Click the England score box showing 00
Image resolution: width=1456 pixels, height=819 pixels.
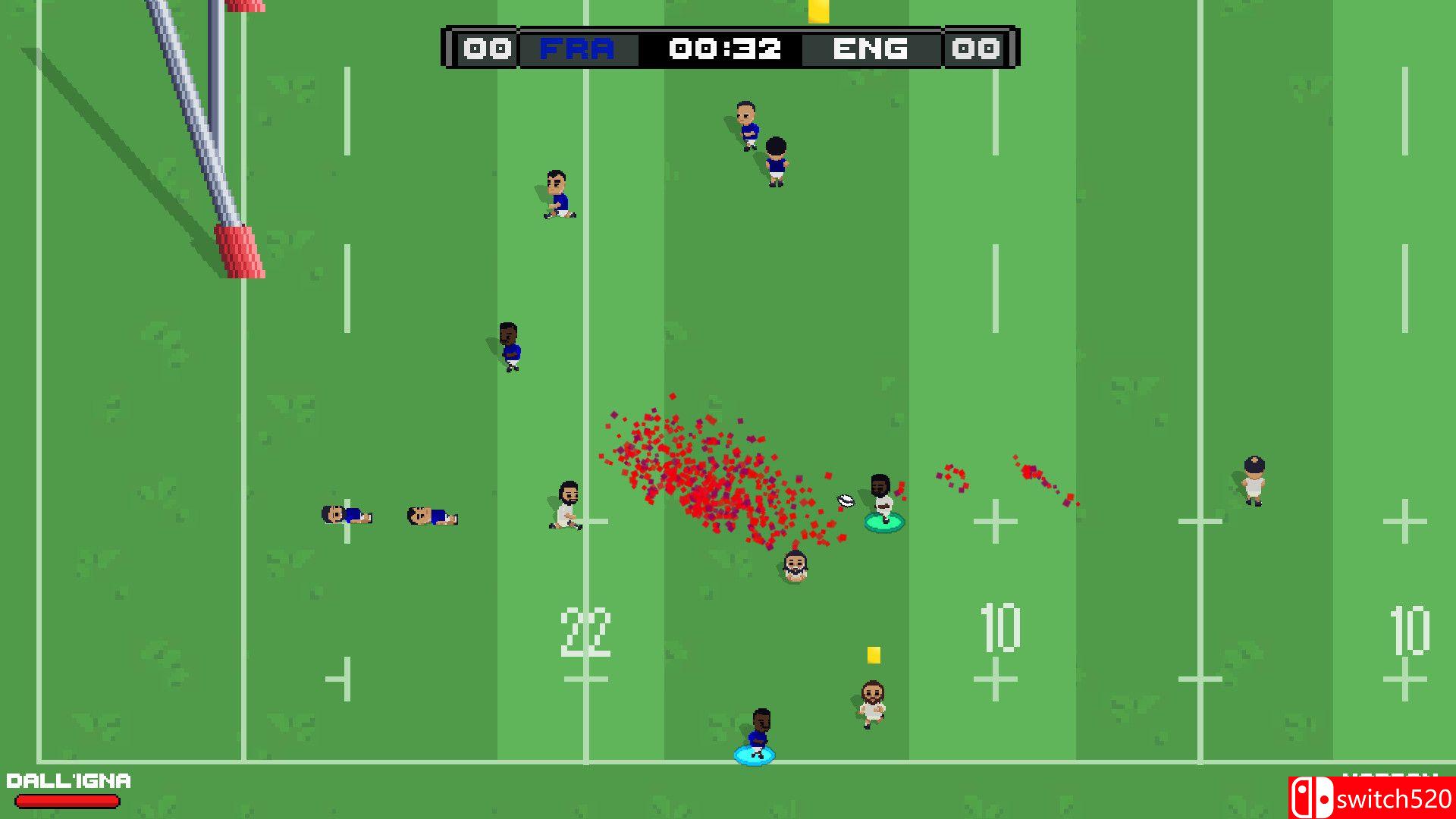[x=977, y=49]
